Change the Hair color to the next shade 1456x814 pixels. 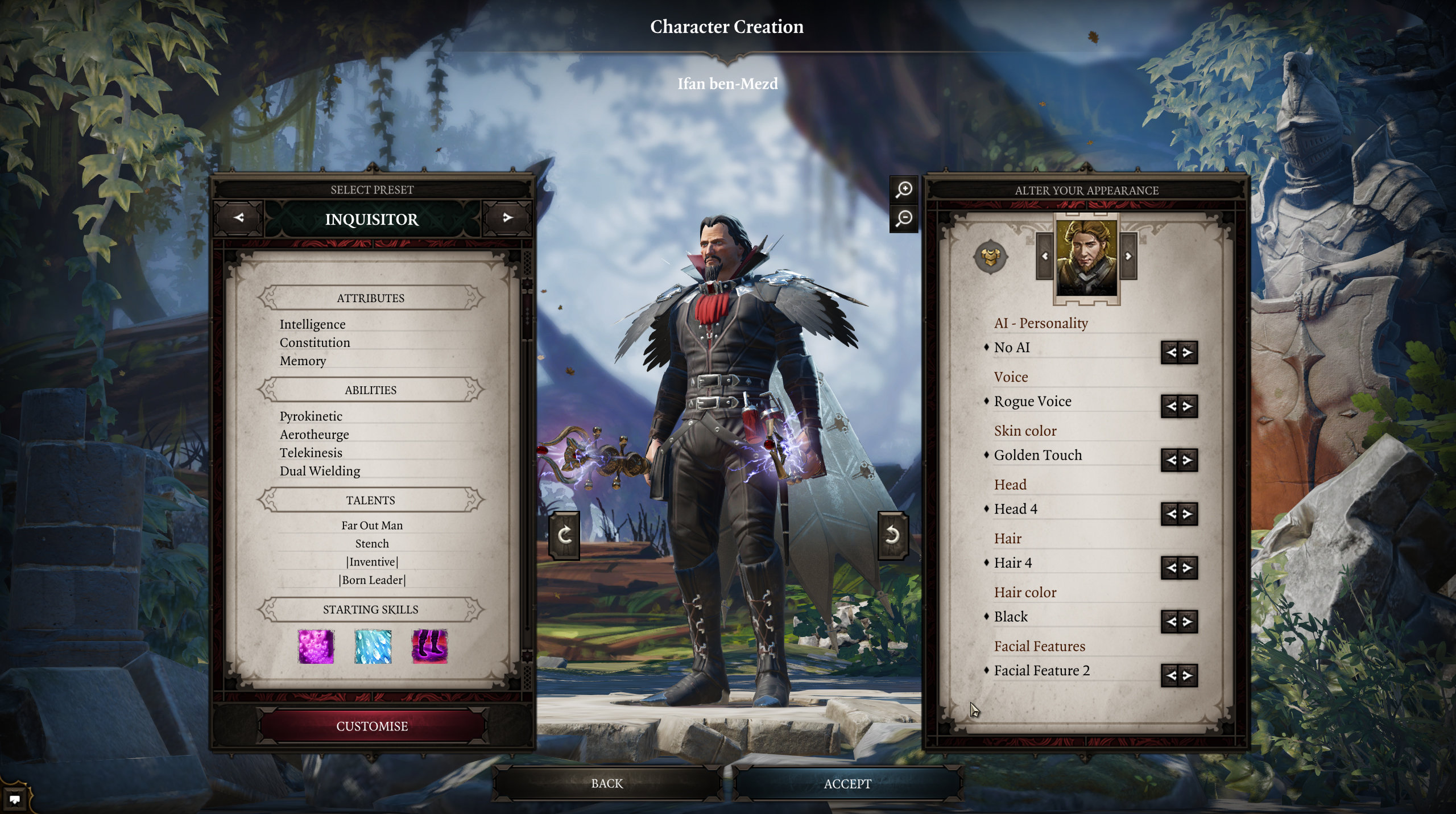pos(1188,621)
